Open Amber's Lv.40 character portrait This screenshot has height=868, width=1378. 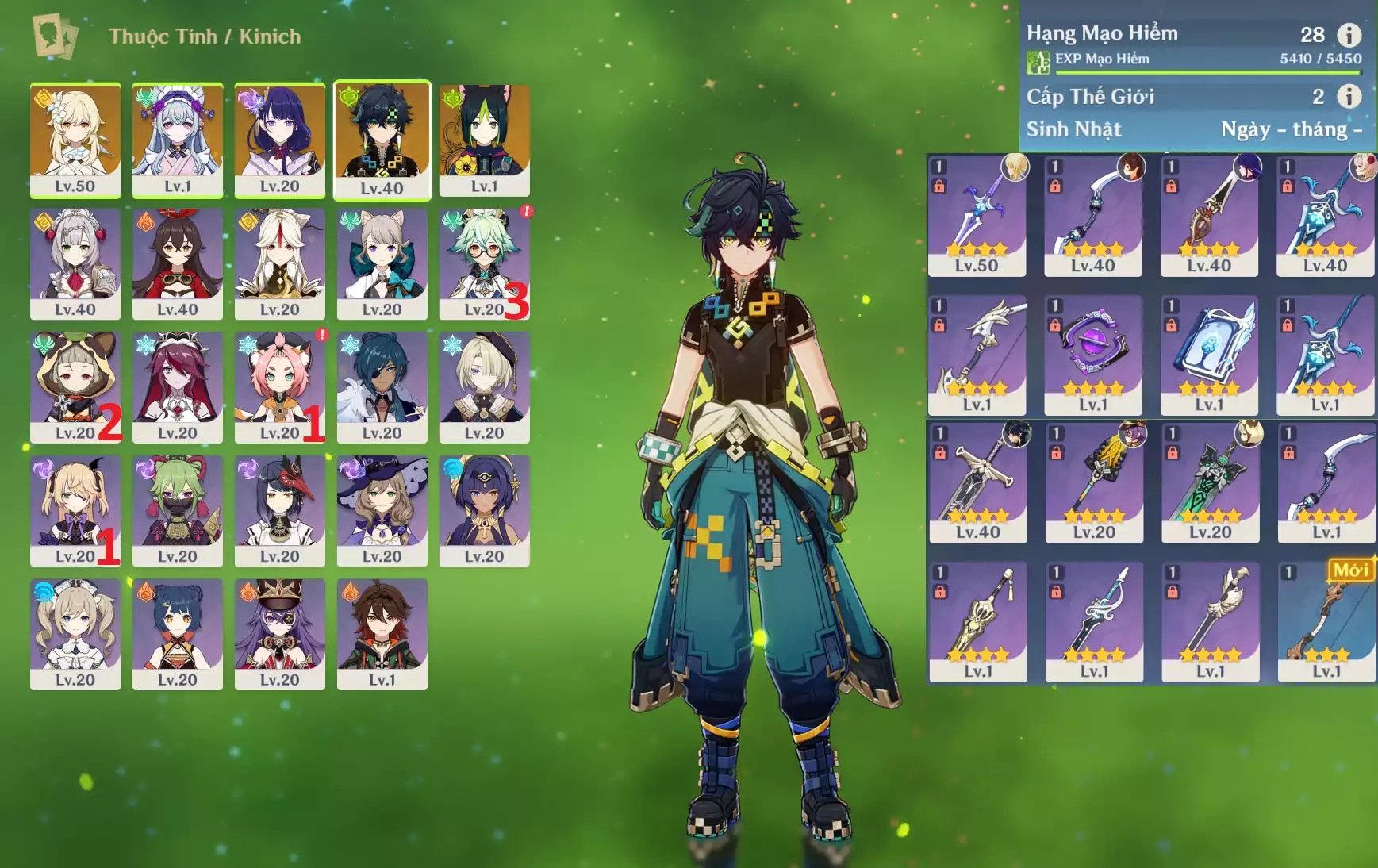pyautogui.click(x=177, y=263)
